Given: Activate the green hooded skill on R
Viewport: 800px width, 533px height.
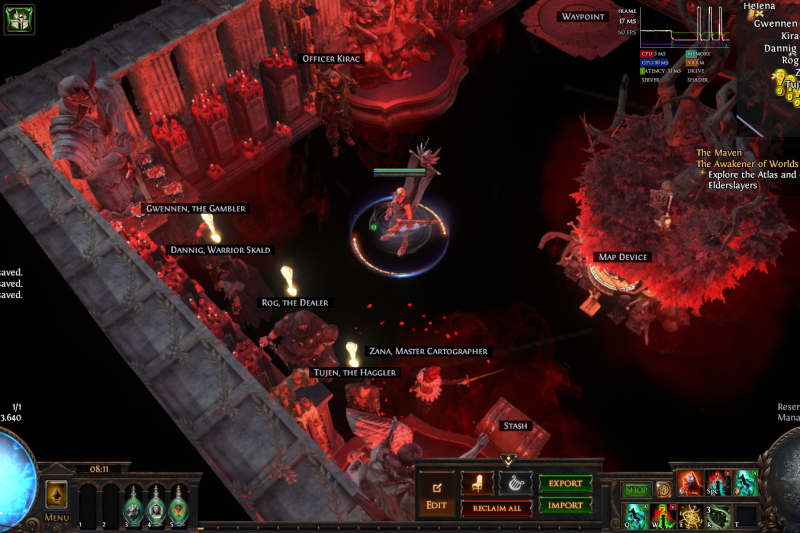Looking at the screenshot, I should 718,514.
